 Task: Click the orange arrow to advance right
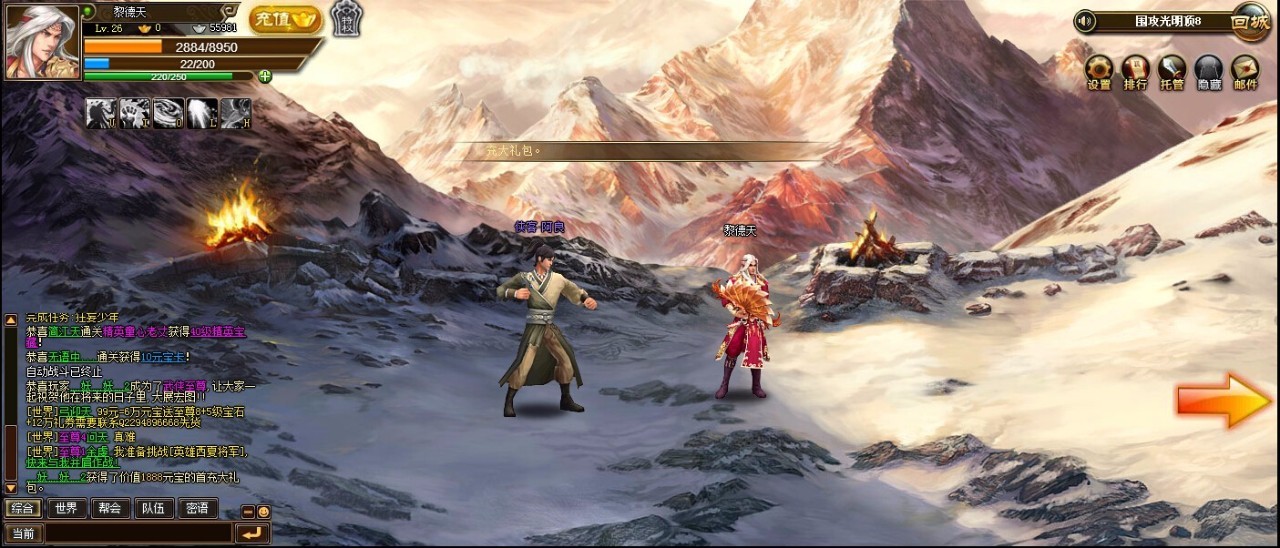(1222, 401)
